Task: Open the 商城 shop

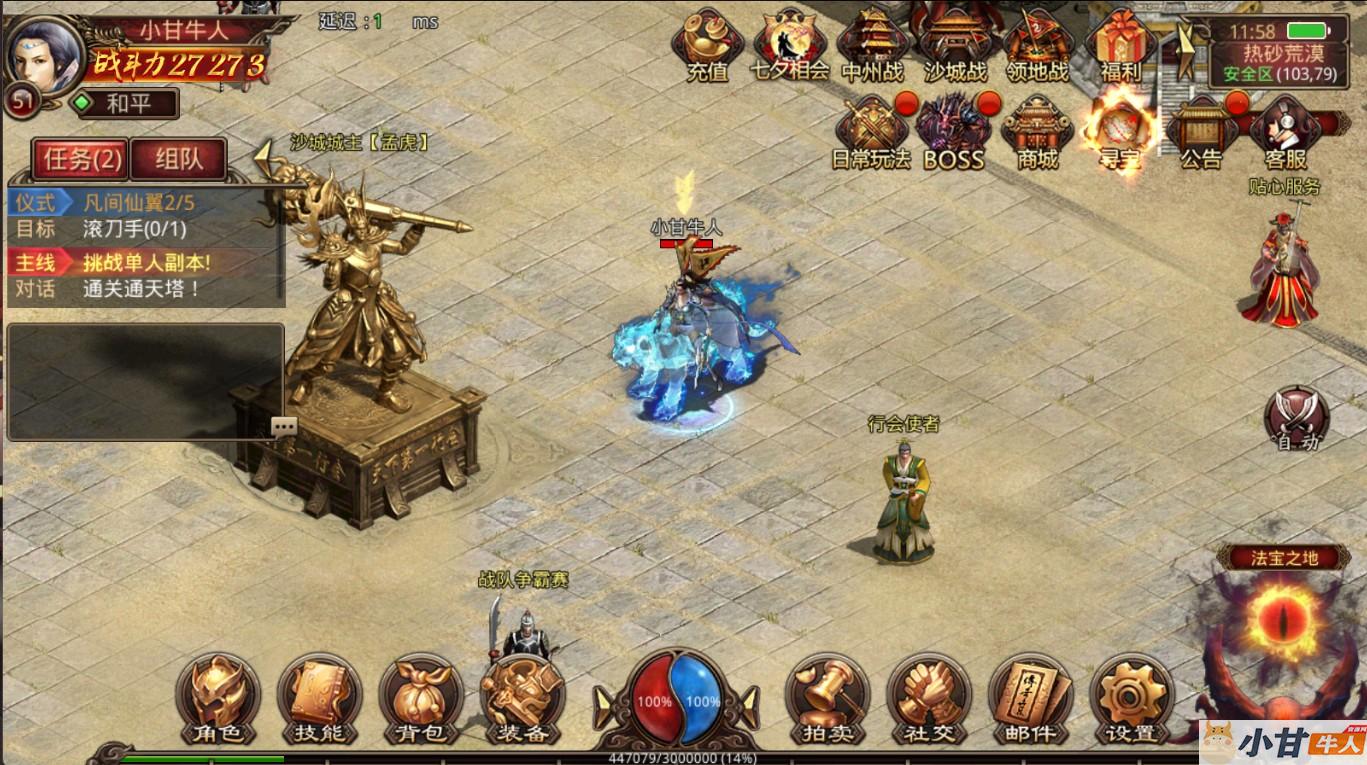Action: pyautogui.click(x=1037, y=132)
